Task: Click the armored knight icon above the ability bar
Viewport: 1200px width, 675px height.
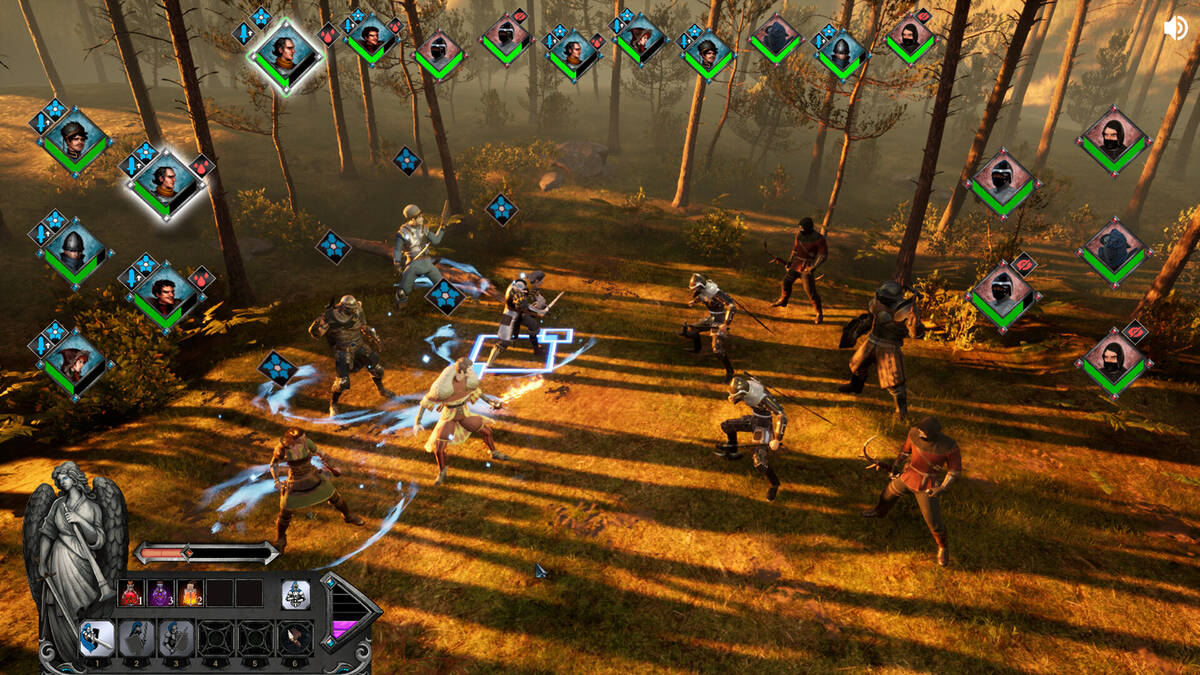Action: tap(295, 594)
